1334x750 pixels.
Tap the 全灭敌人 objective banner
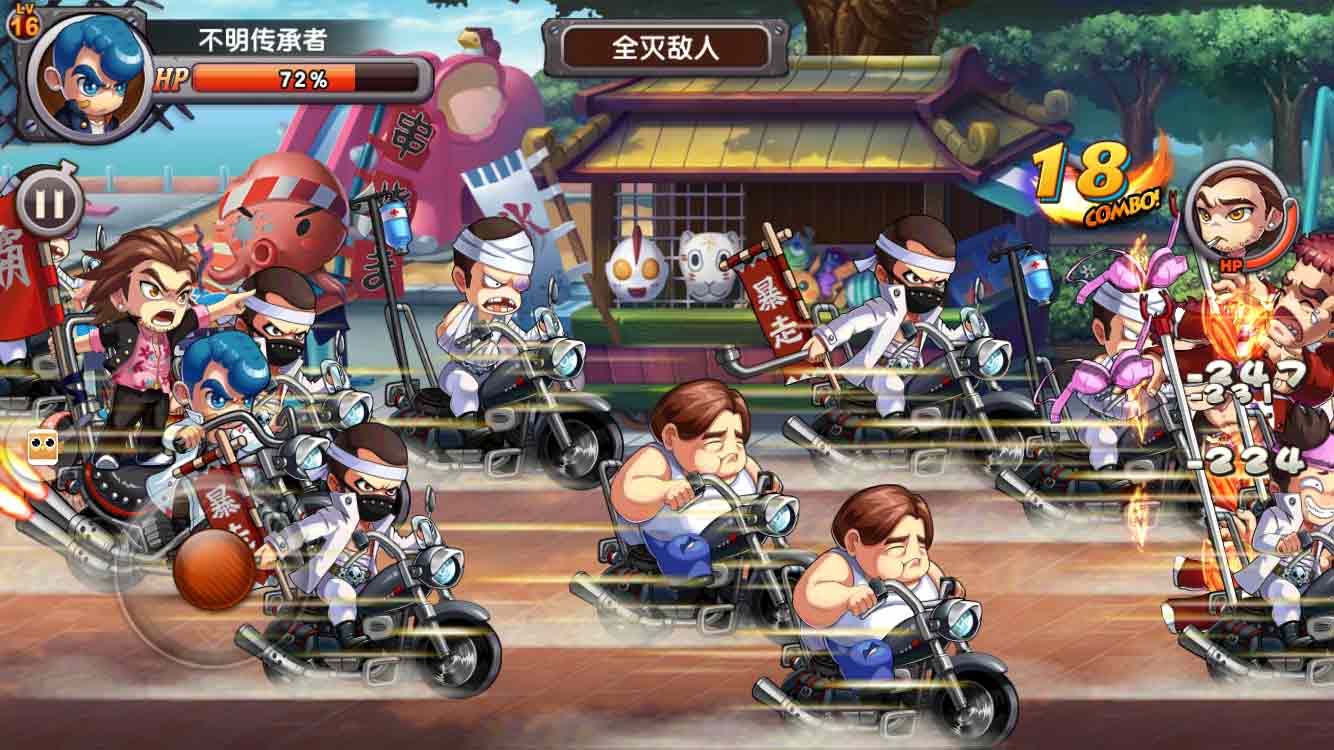click(665, 47)
